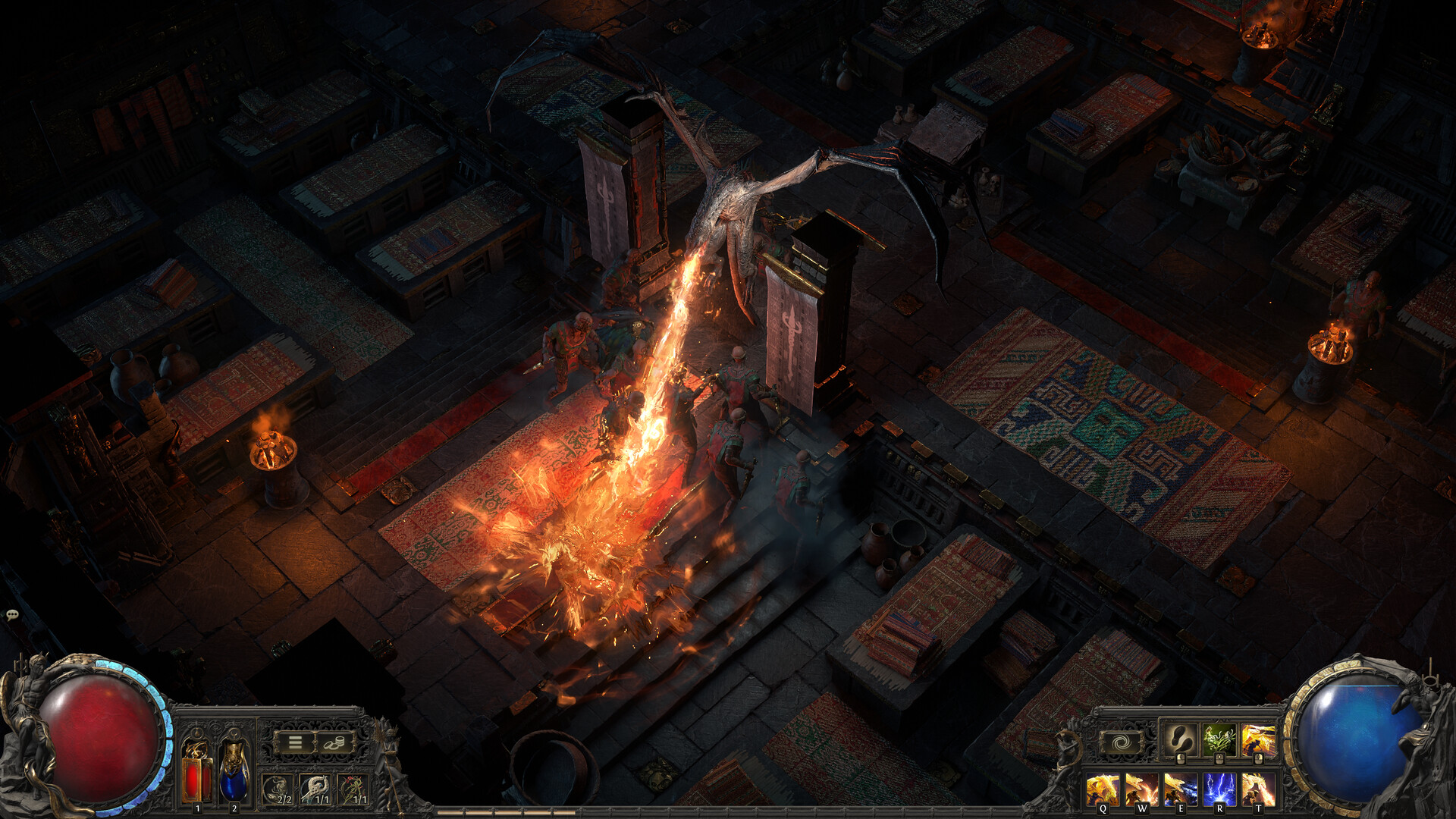Activate the flame attack bound to T
The width and height of the screenshot is (1456, 819).
1259,789
